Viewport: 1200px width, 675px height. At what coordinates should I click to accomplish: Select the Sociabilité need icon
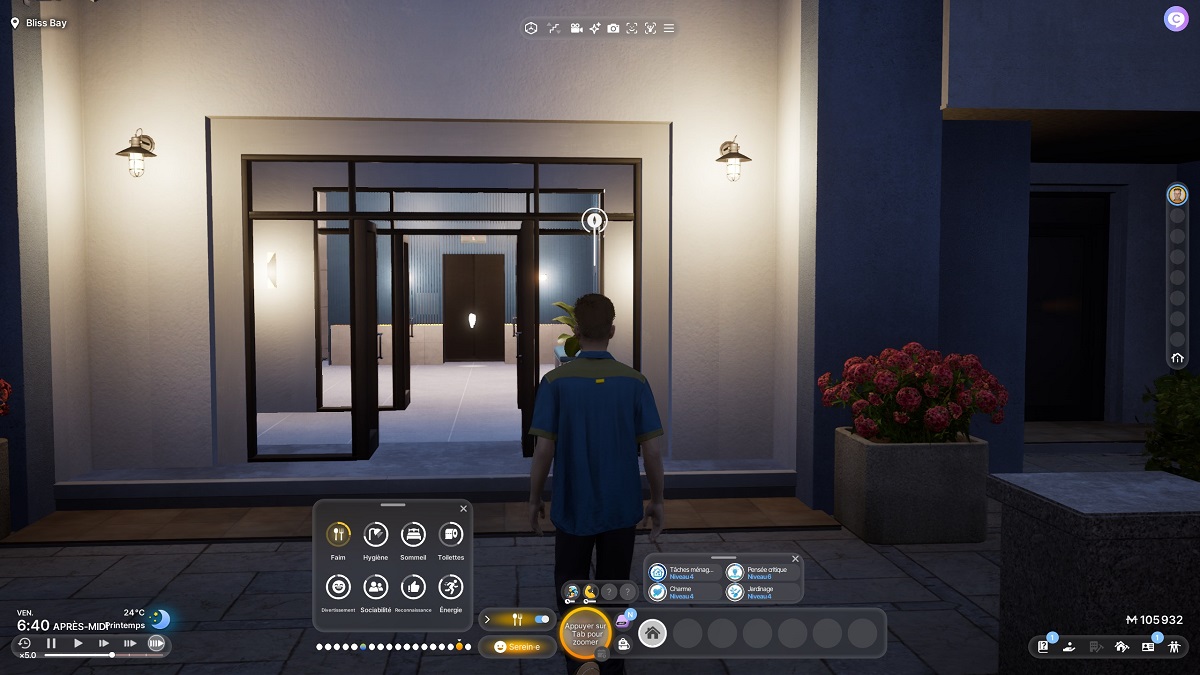pos(376,587)
